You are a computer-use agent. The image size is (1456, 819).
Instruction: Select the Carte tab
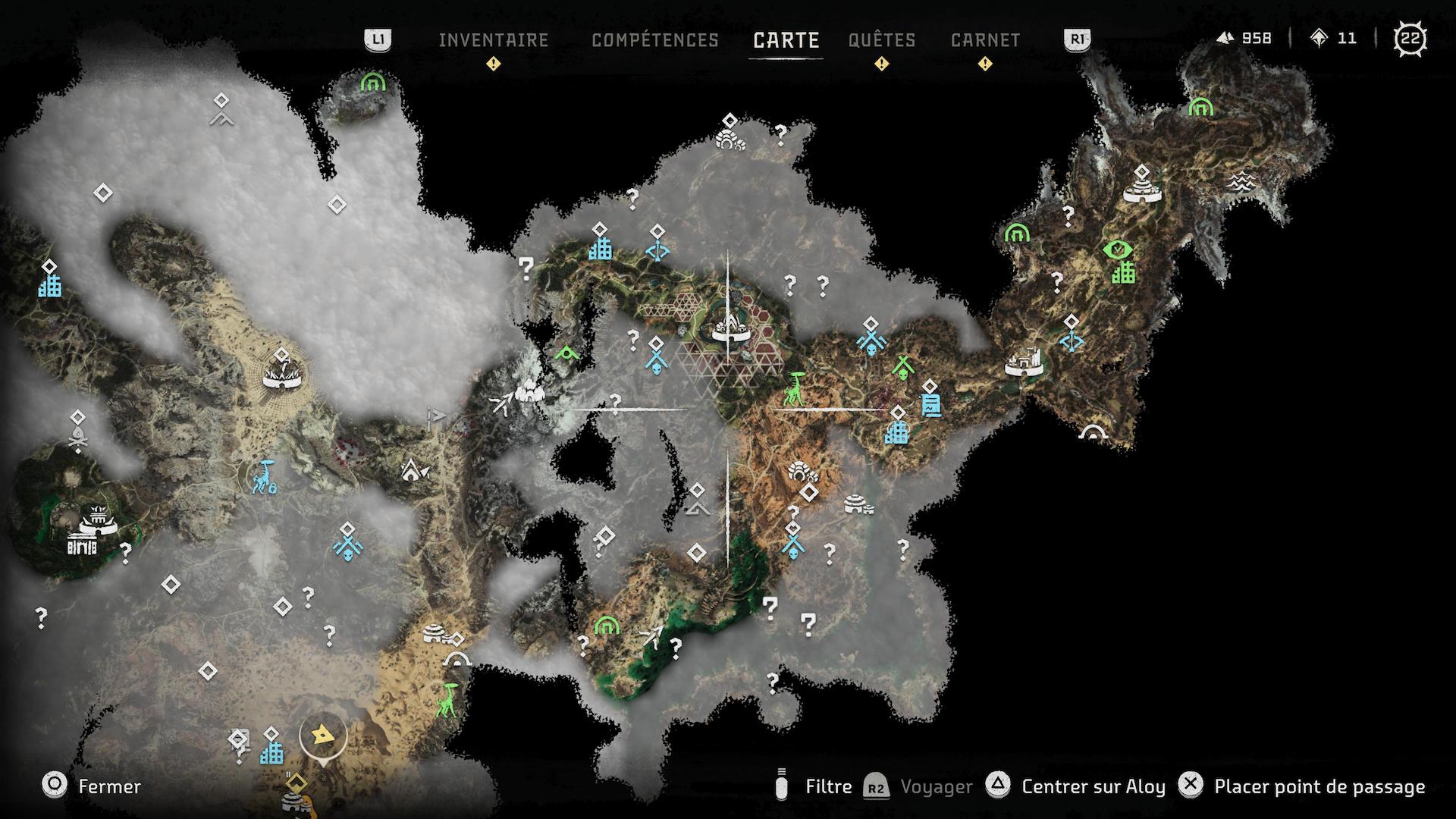click(786, 40)
